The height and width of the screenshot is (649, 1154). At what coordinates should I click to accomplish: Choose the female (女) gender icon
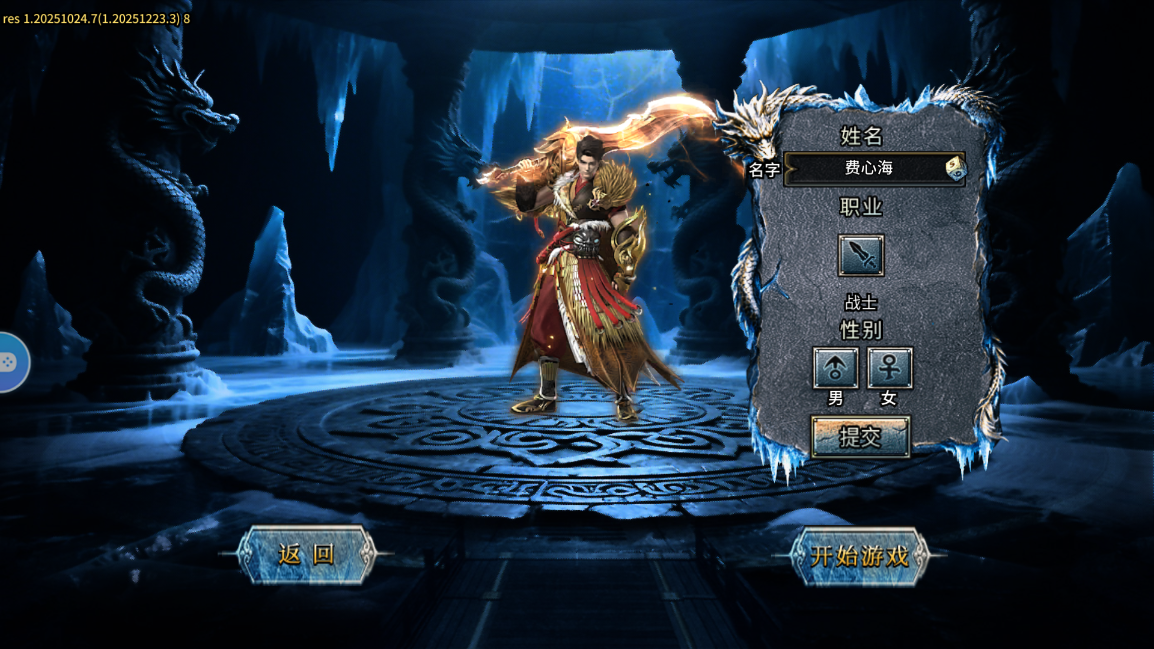pos(889,368)
